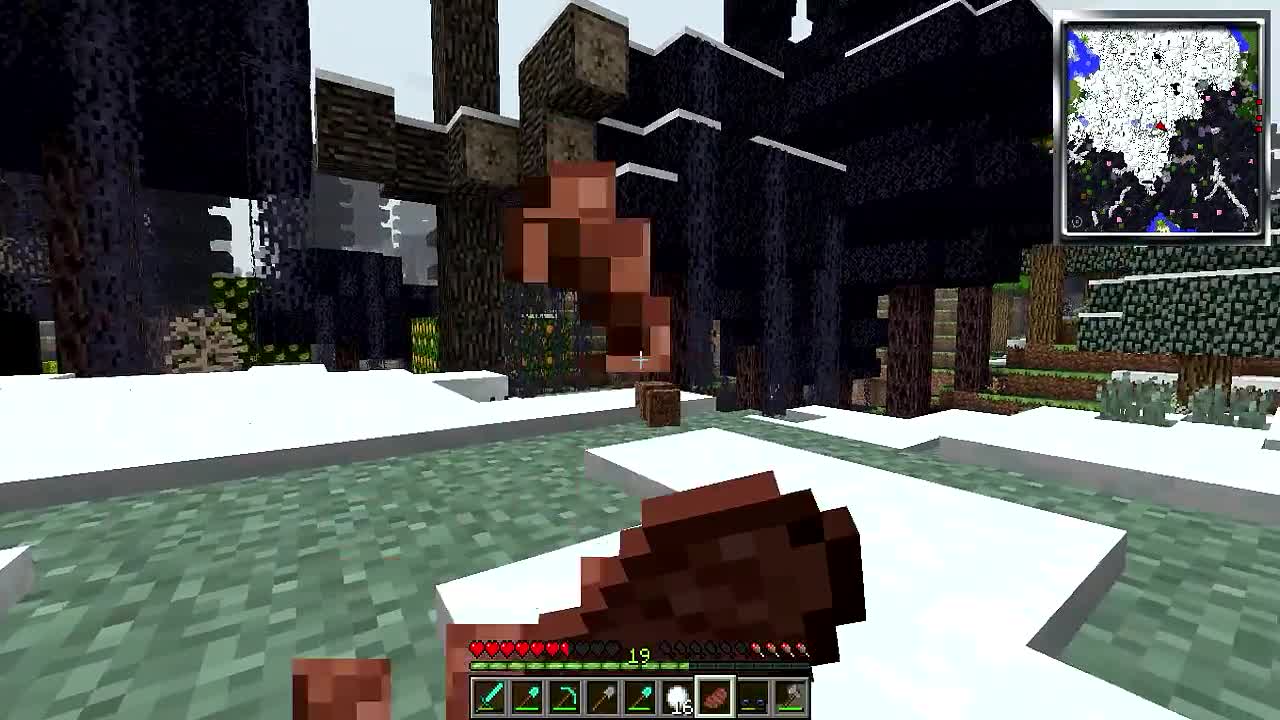The width and height of the screenshot is (1280, 720).
Task: Click the yellow level number 19
Action: 639,655
